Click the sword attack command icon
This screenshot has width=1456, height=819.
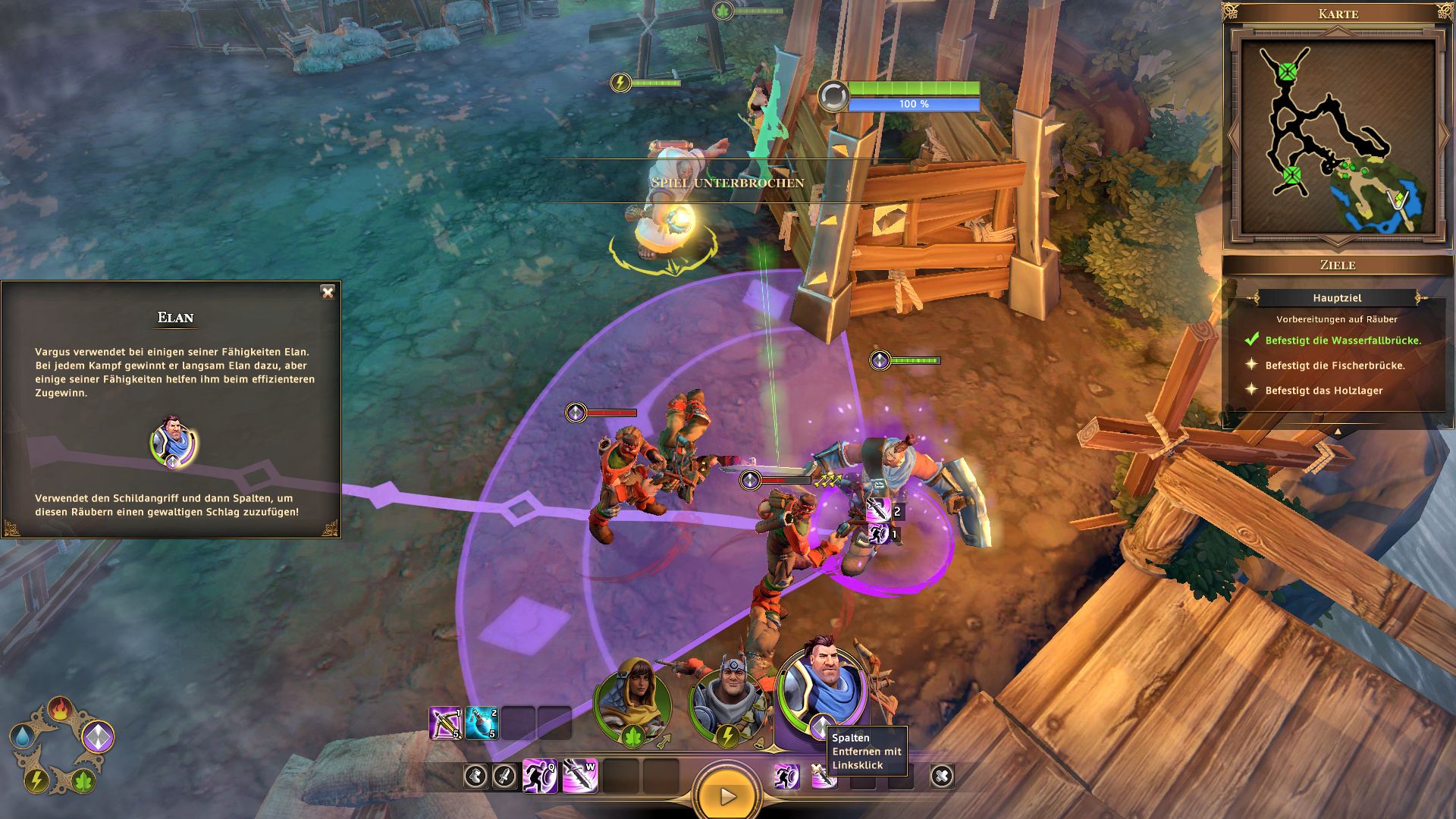point(504,776)
